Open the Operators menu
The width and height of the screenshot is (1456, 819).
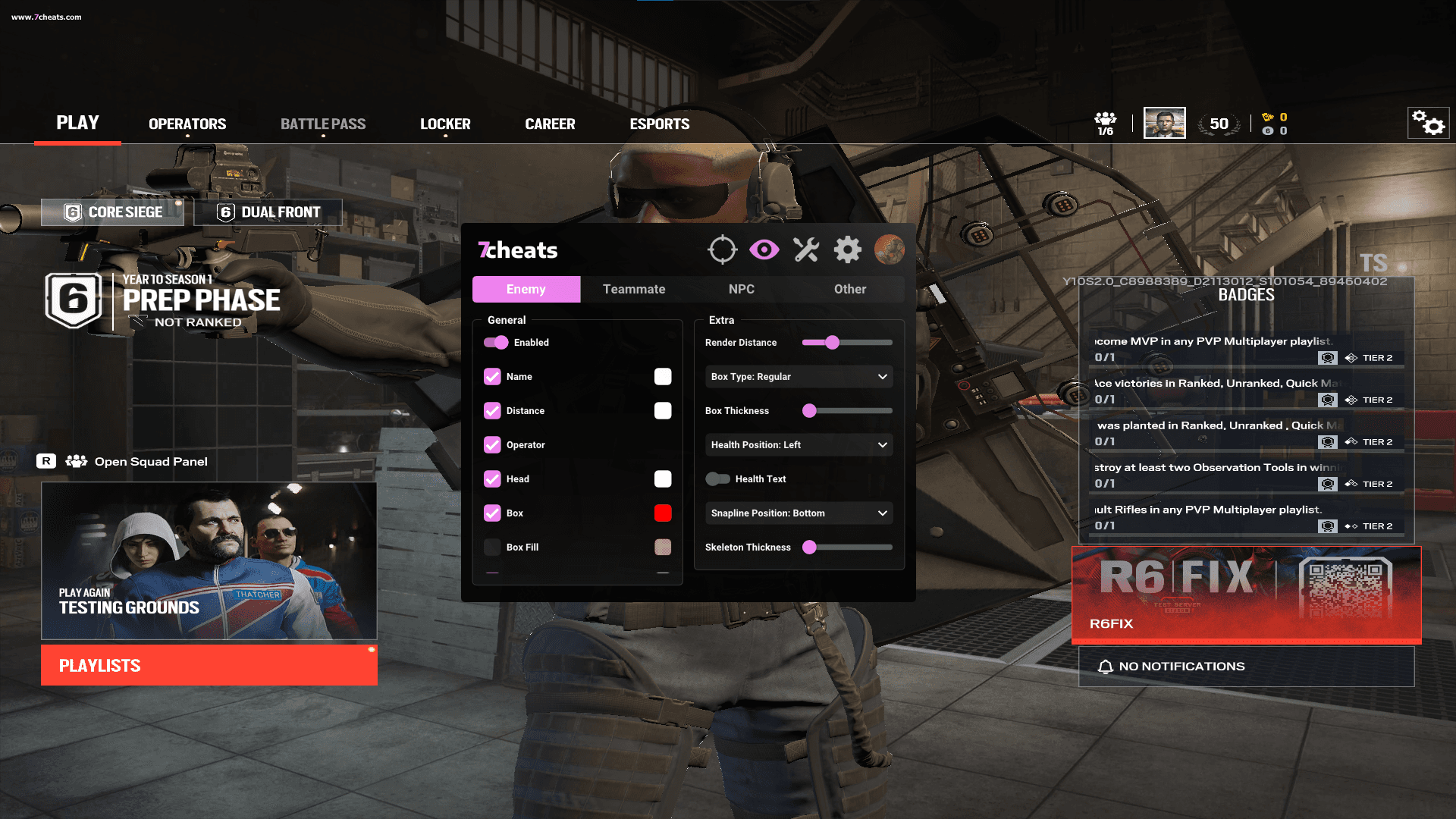[187, 124]
